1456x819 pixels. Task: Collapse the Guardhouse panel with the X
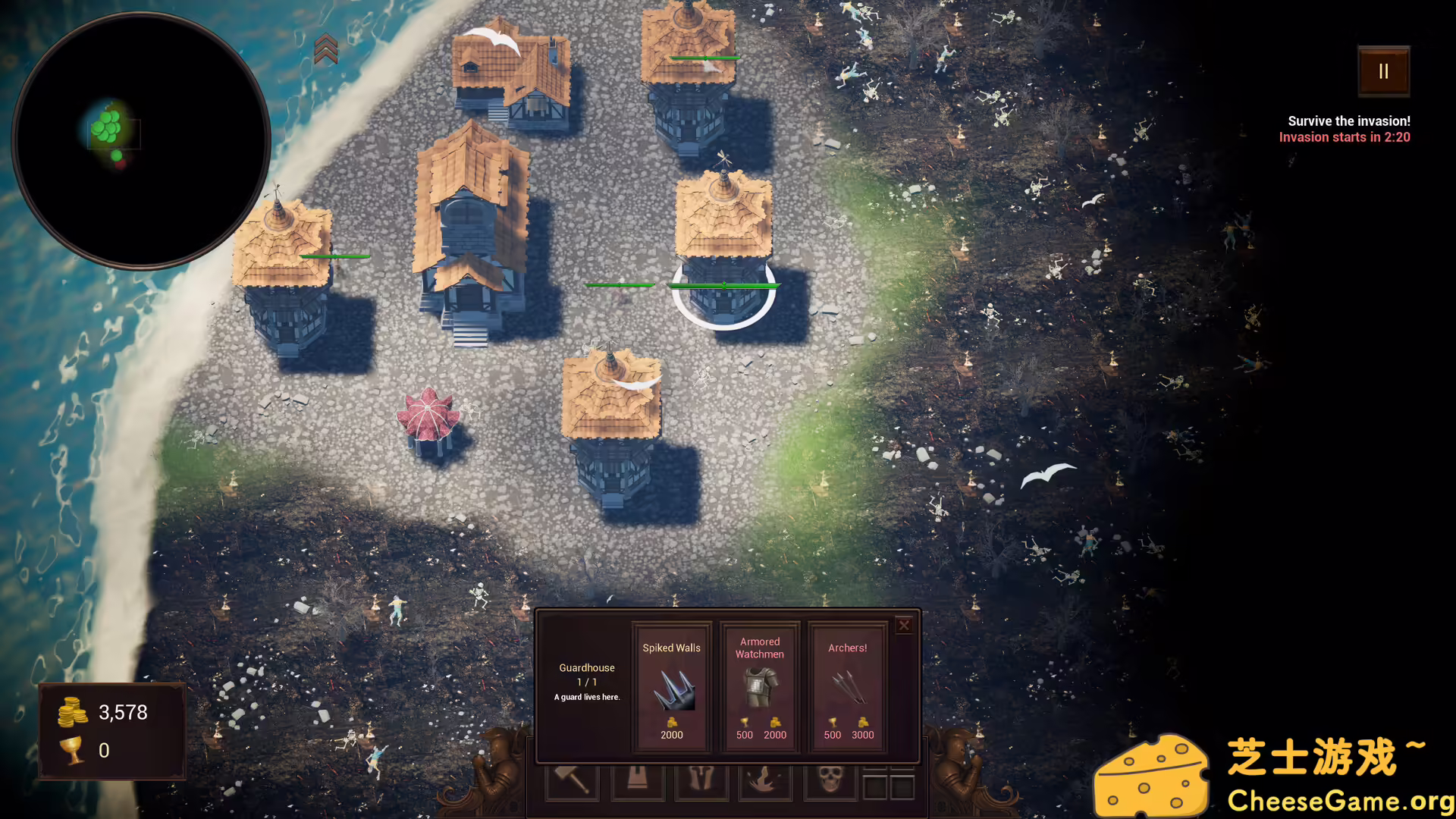click(x=904, y=625)
